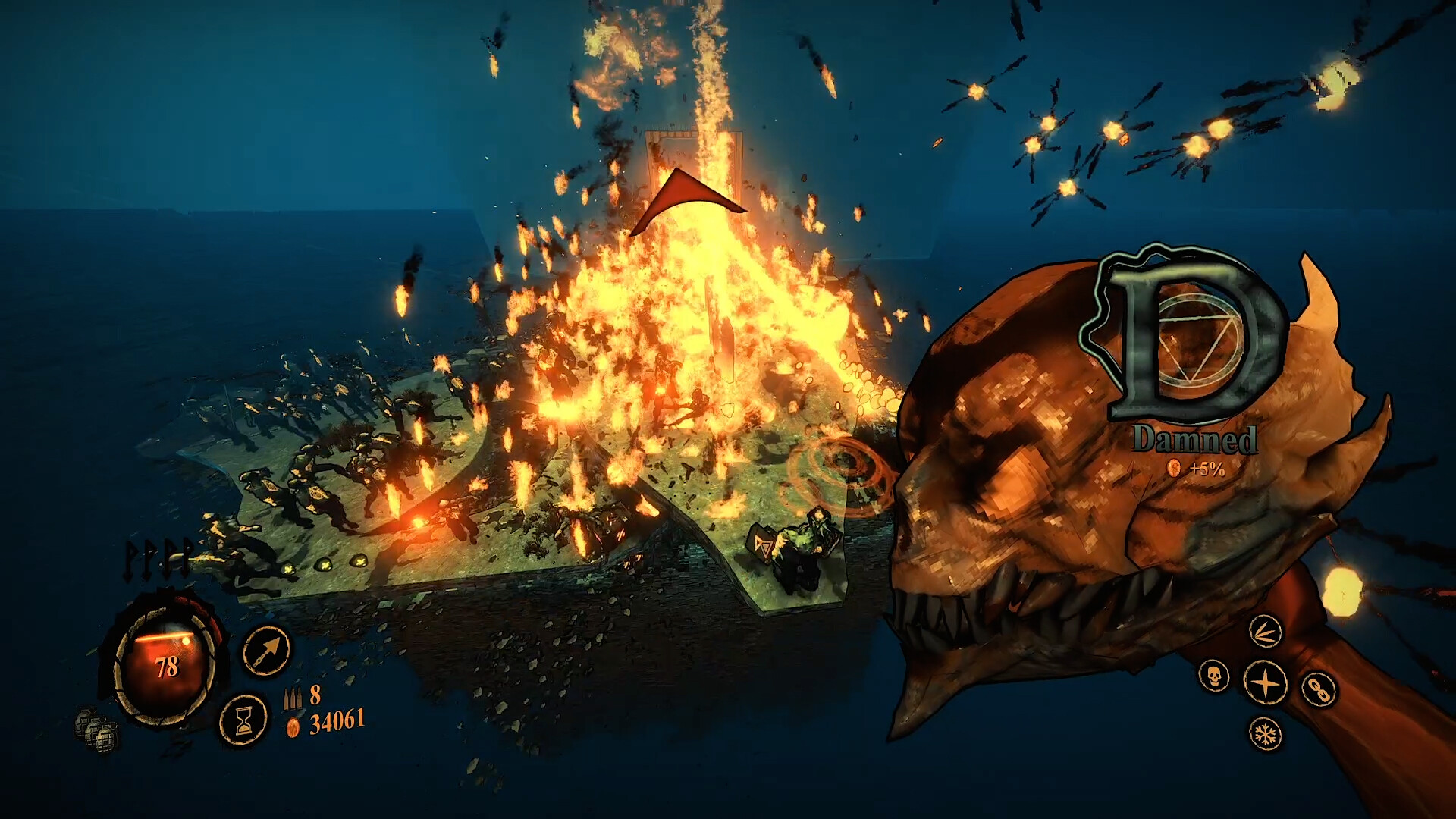Click the flaming coin currency icon

(294, 727)
